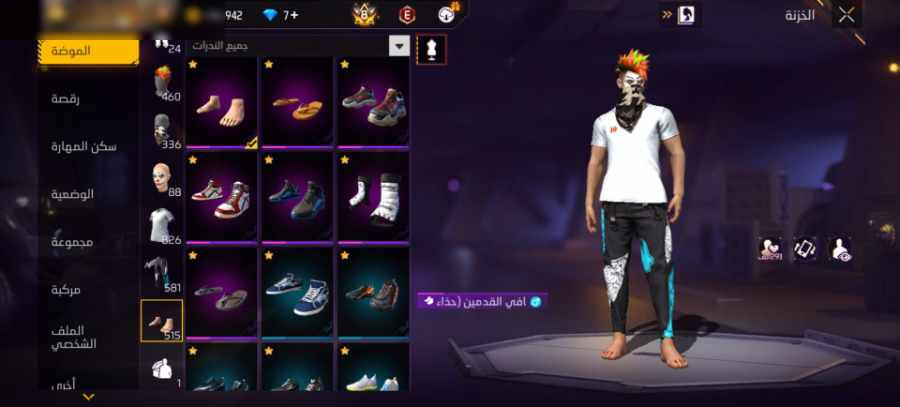Open the سكن المهارة tab
900x407 pixels.
tap(84, 146)
